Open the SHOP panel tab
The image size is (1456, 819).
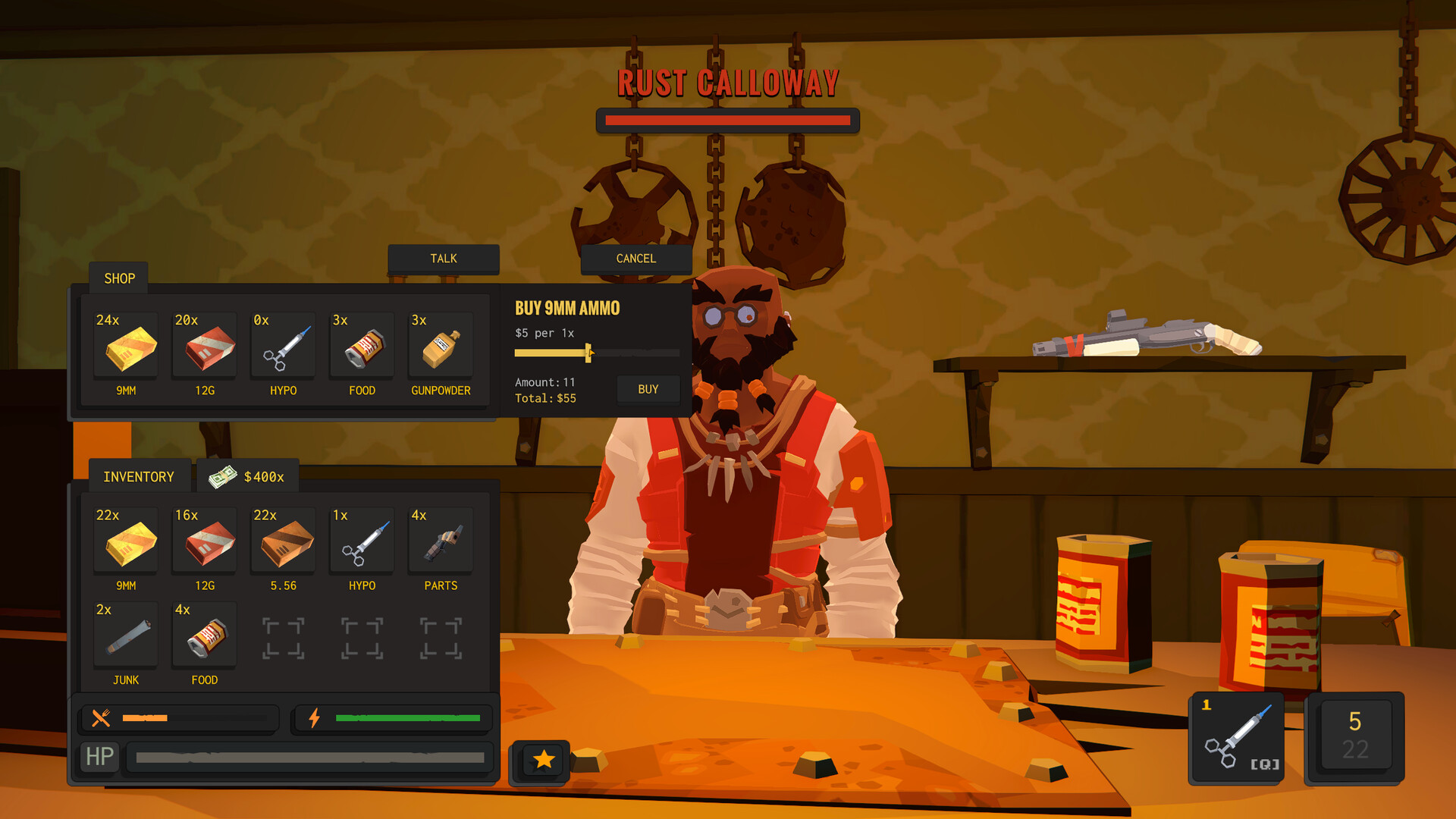click(x=118, y=278)
